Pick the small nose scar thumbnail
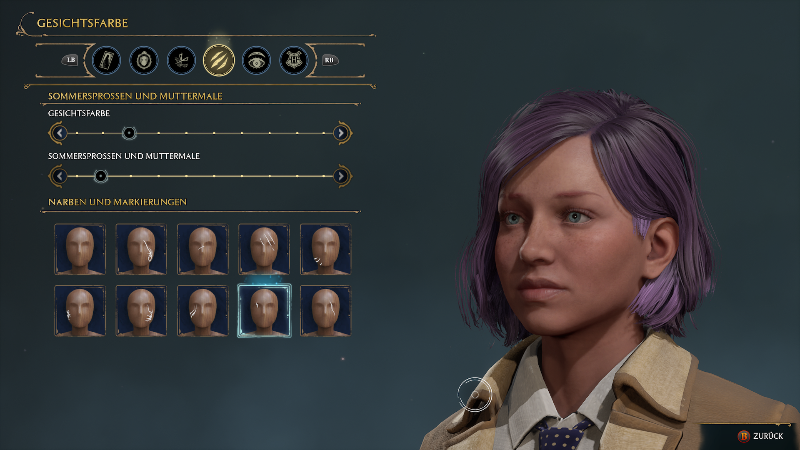 click(203, 249)
